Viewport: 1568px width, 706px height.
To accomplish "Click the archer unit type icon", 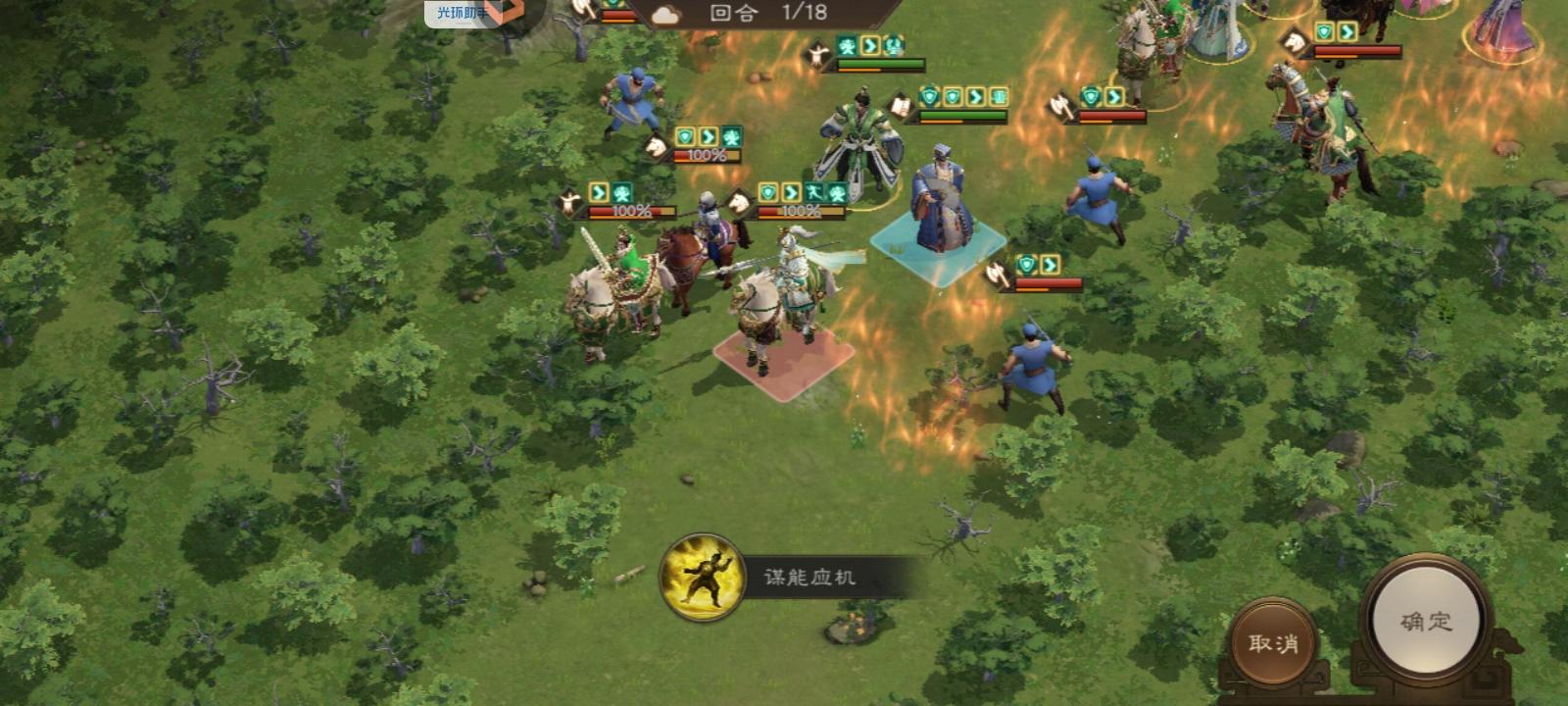I will pos(568,201).
